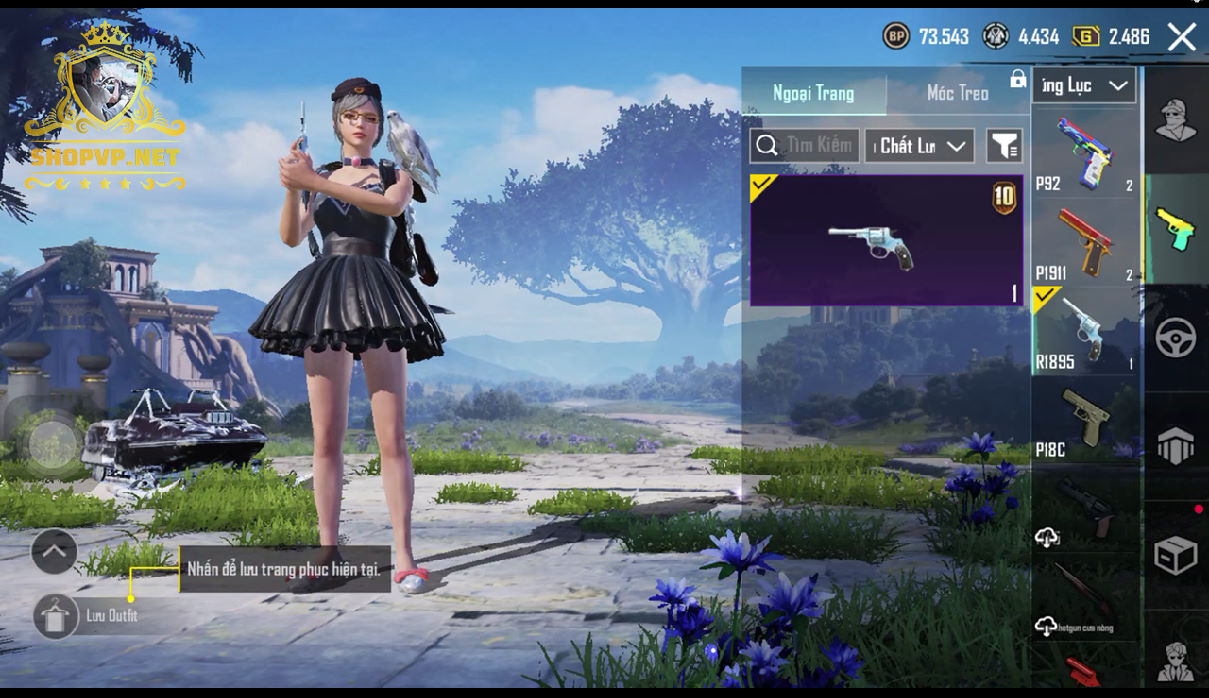Image resolution: width=1209 pixels, height=698 pixels.
Task: Click the Tìm Kiếm search field
Action: pyautogui.click(x=804, y=146)
